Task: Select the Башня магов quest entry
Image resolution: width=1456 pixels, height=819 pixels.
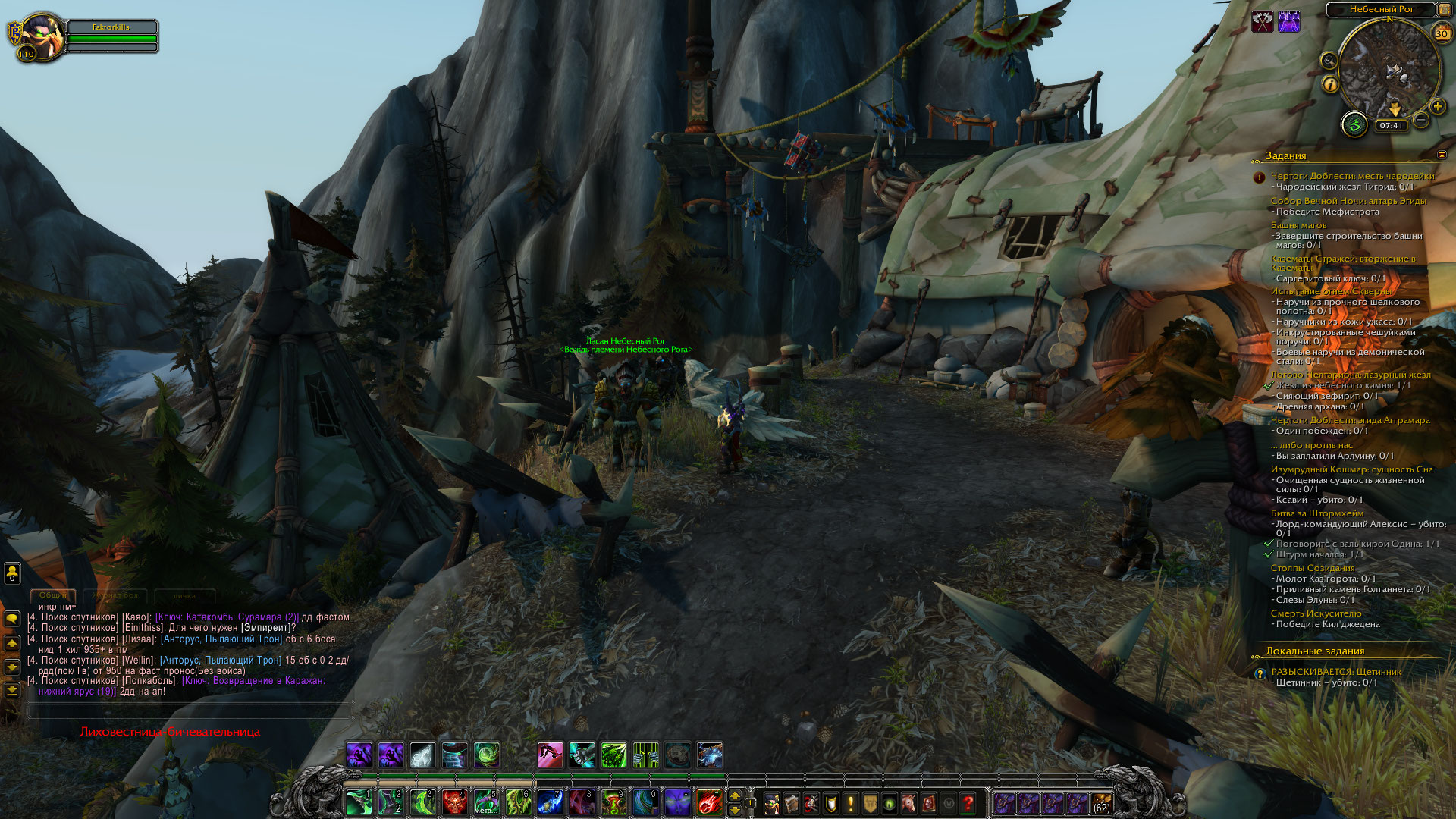Action: coord(1298,225)
